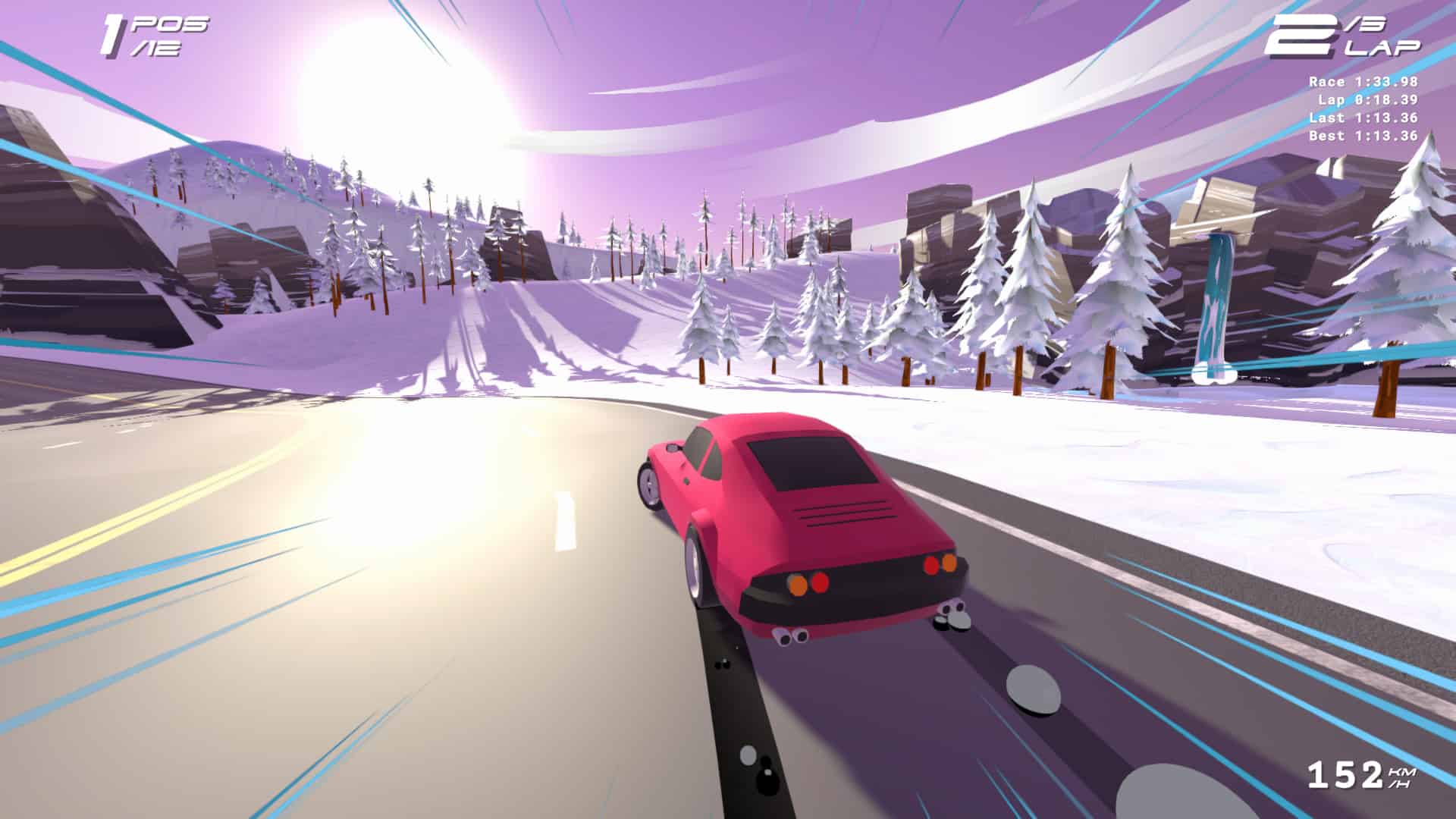Click the position indicator showing 1st place

[x=140, y=34]
